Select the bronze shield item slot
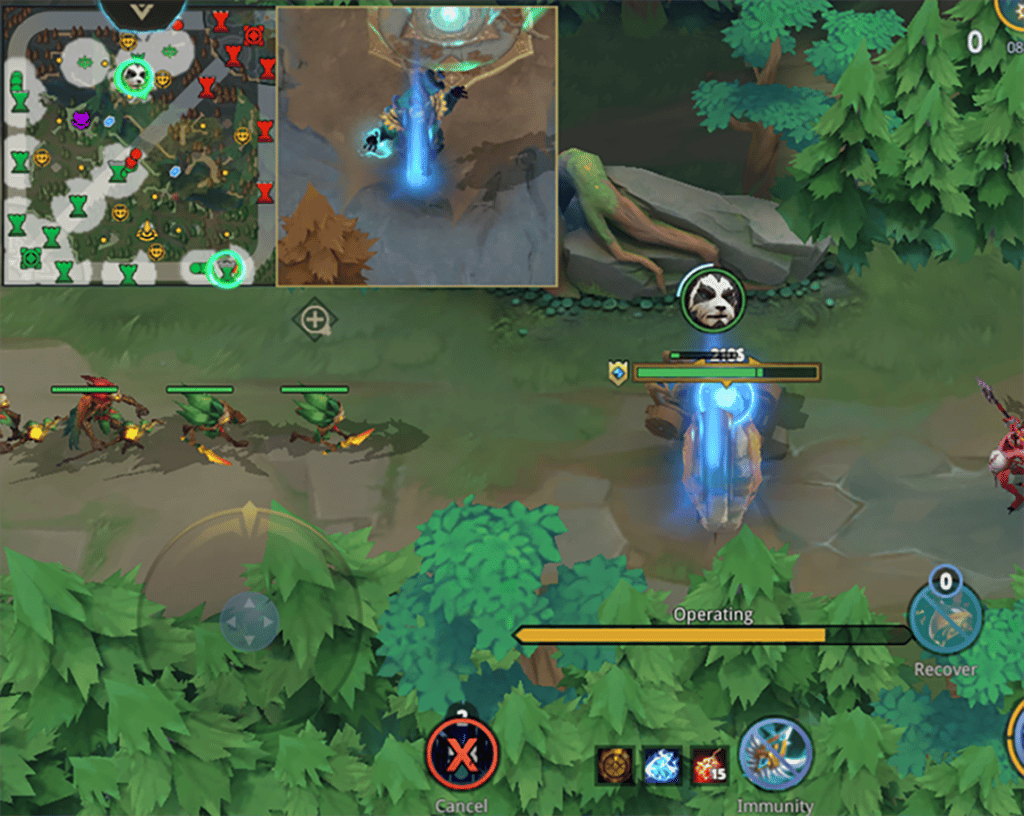This screenshot has width=1024, height=816. click(x=614, y=765)
